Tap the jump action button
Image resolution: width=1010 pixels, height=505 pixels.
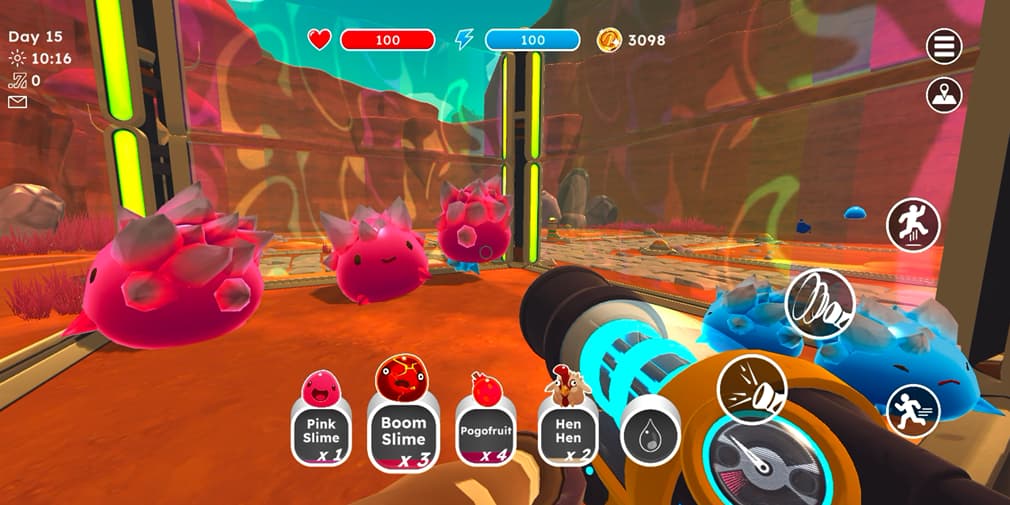912,225
